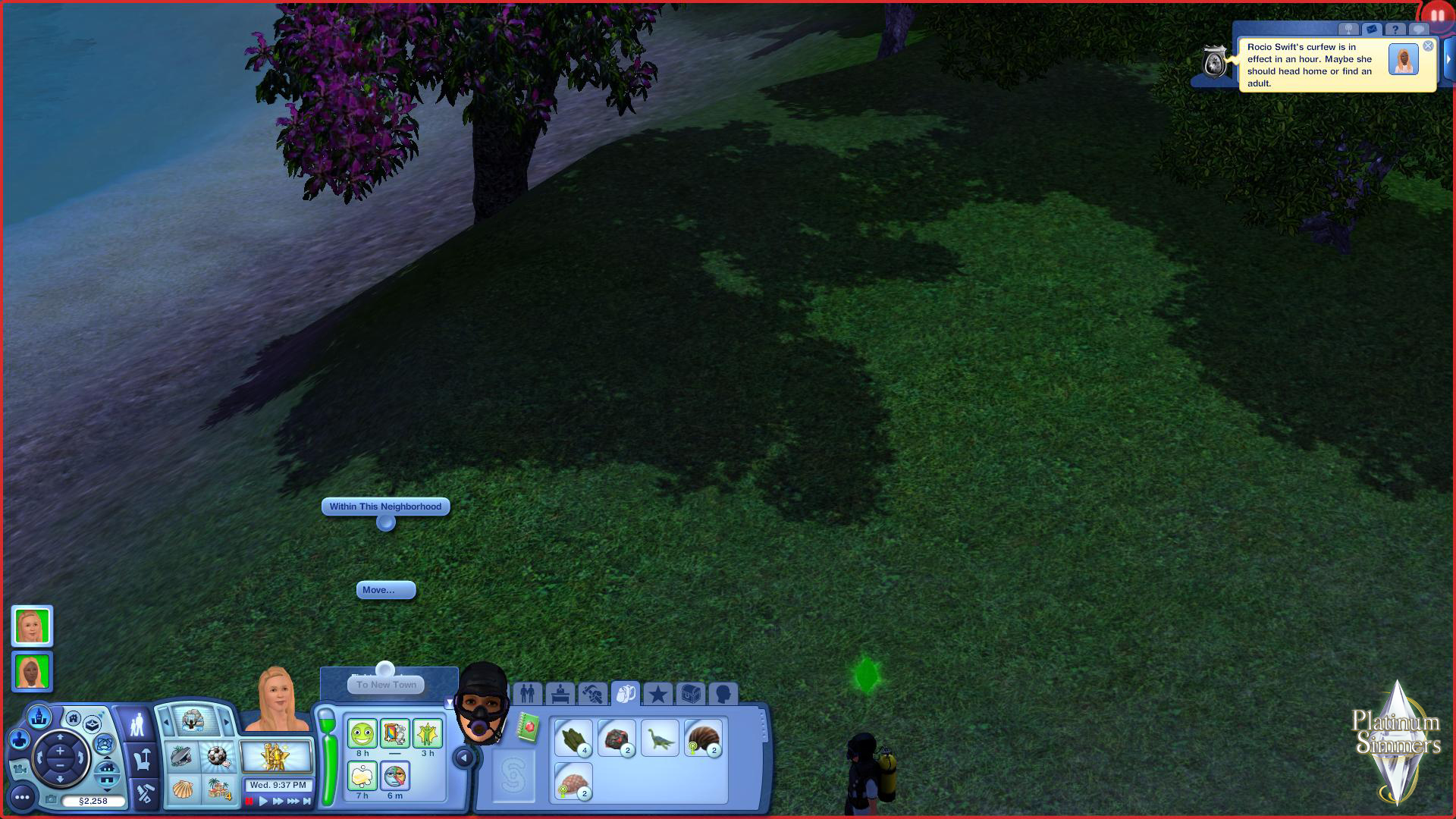Dismiss the curfew notification

point(1428,46)
